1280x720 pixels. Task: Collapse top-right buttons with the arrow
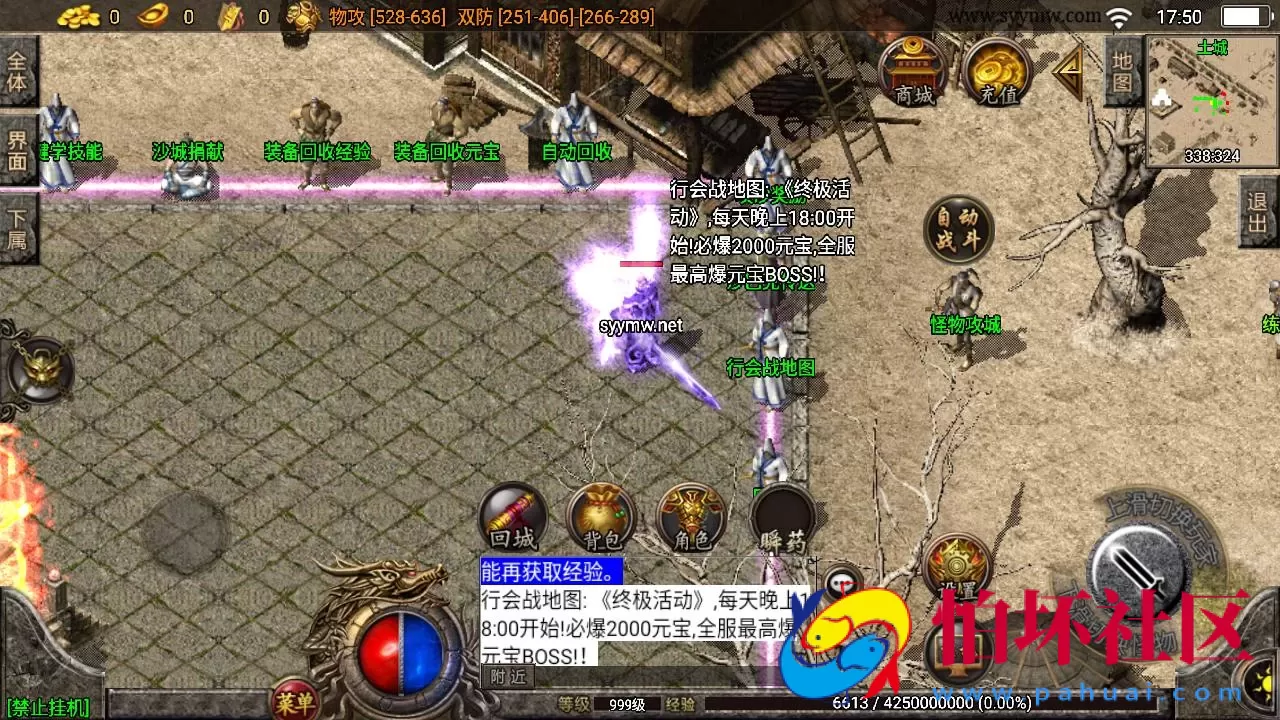1067,70
